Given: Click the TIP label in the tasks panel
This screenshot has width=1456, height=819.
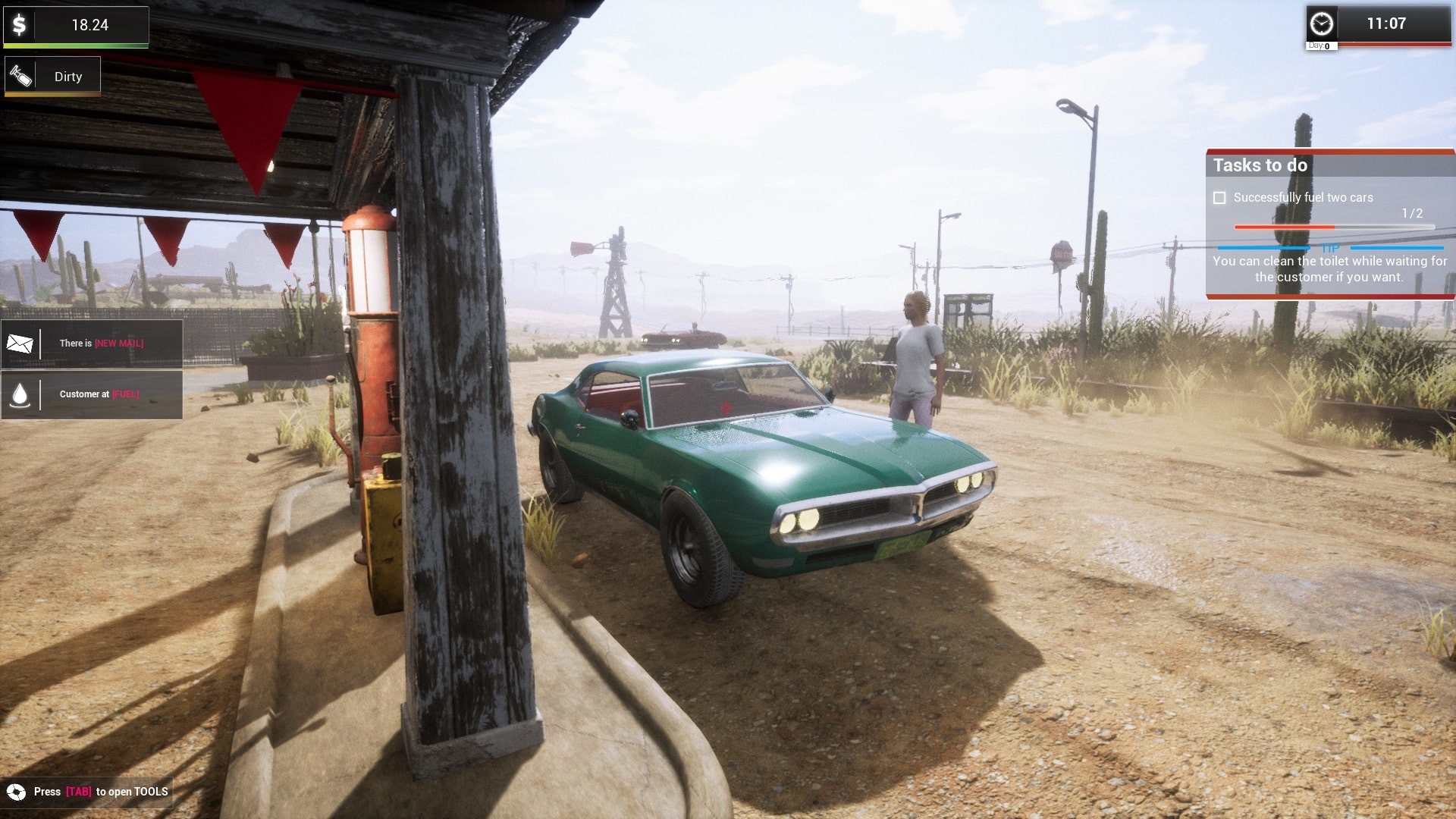Looking at the screenshot, I should (1331, 248).
